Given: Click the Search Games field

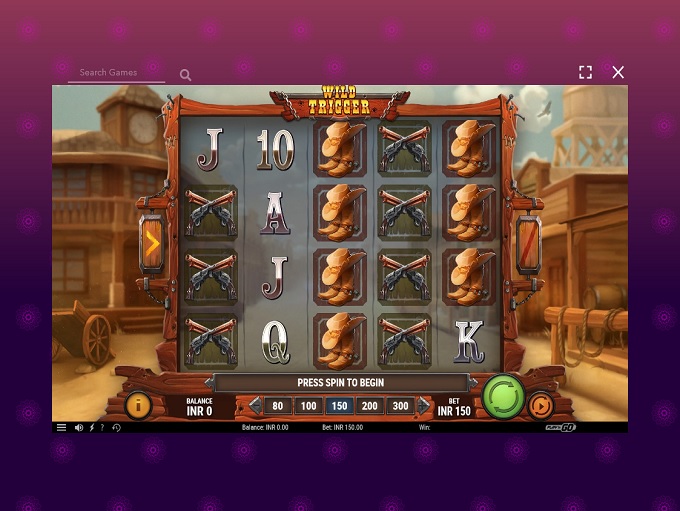Looking at the screenshot, I should pos(116,73).
